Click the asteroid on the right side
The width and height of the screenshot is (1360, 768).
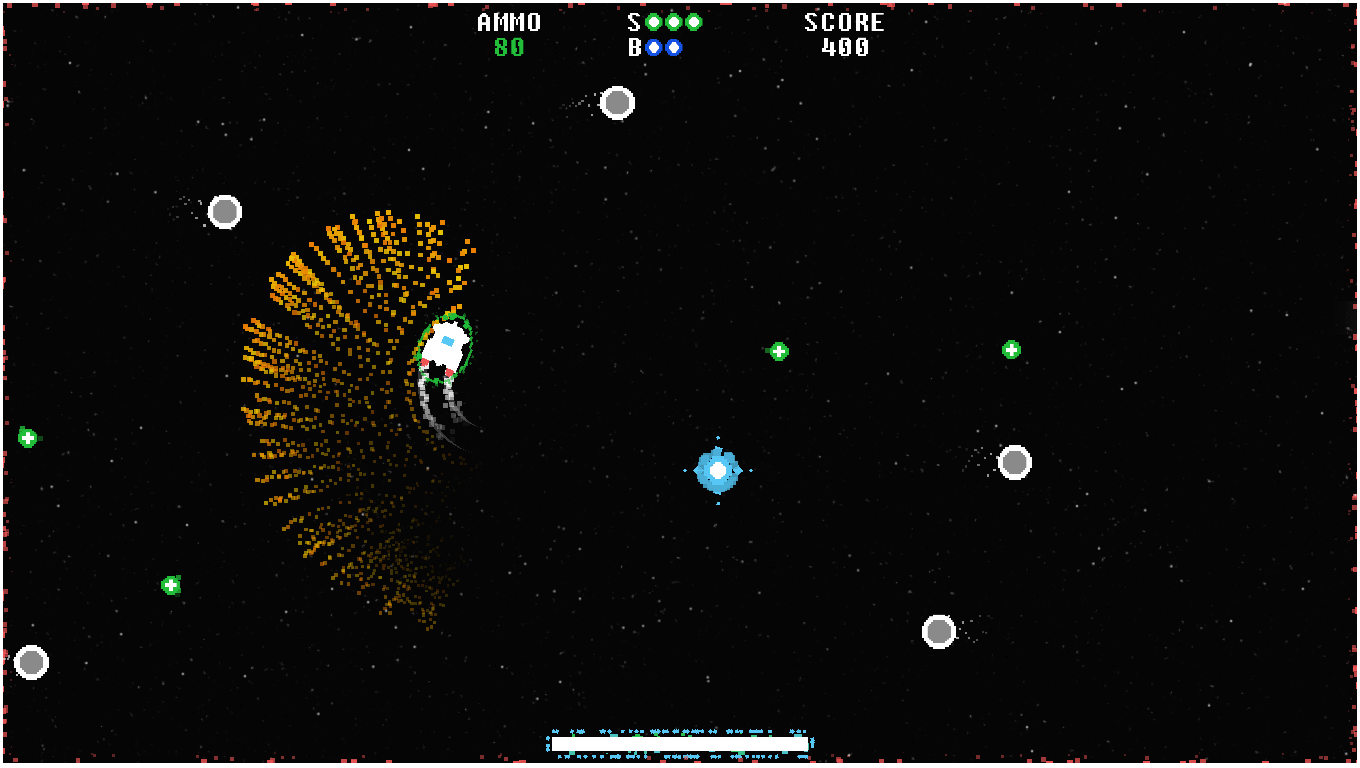point(1014,460)
